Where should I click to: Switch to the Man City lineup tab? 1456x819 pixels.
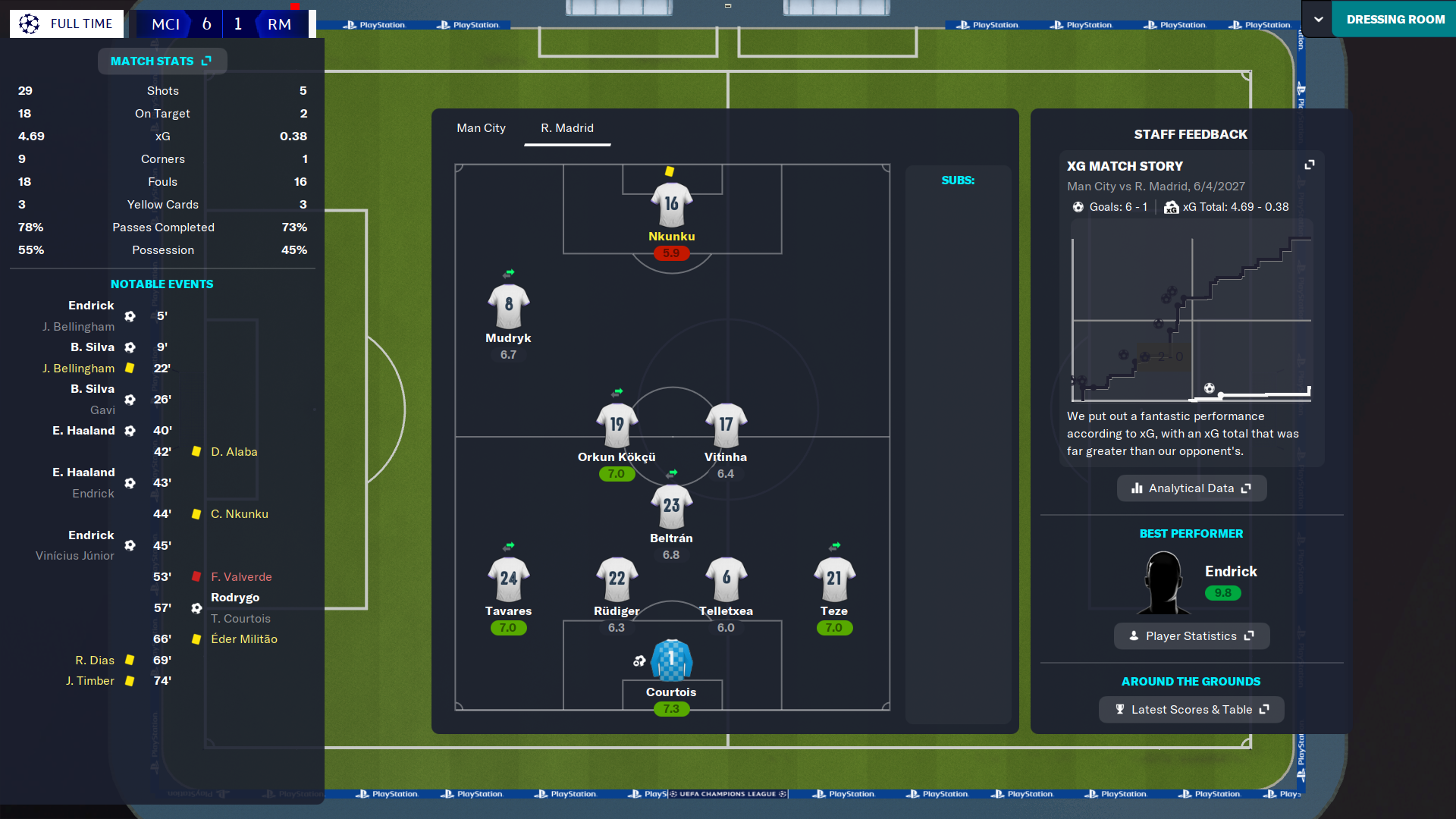point(481,128)
